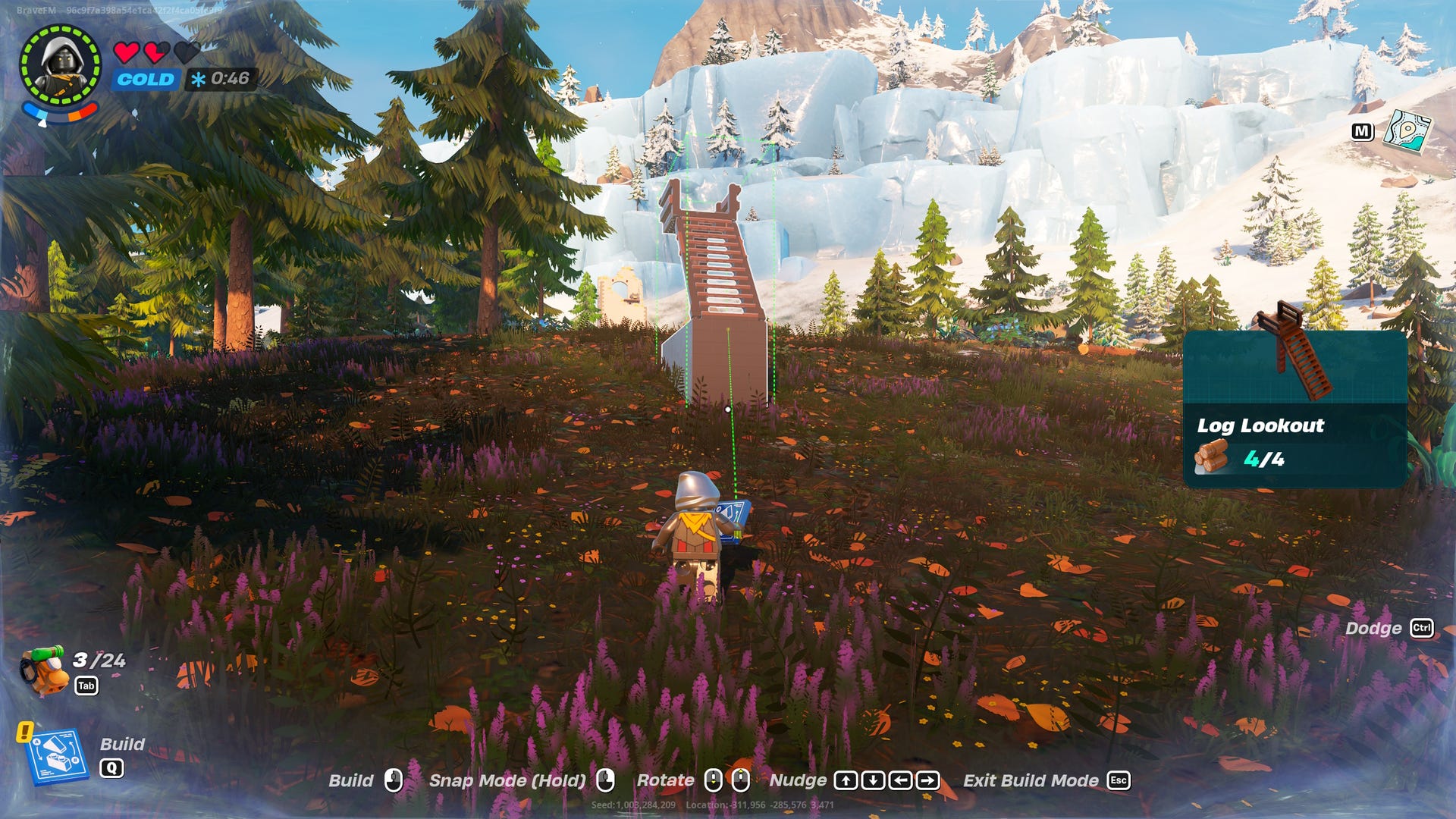Click the snowflake cold timer icon
The height and width of the screenshot is (819, 1456).
click(199, 77)
